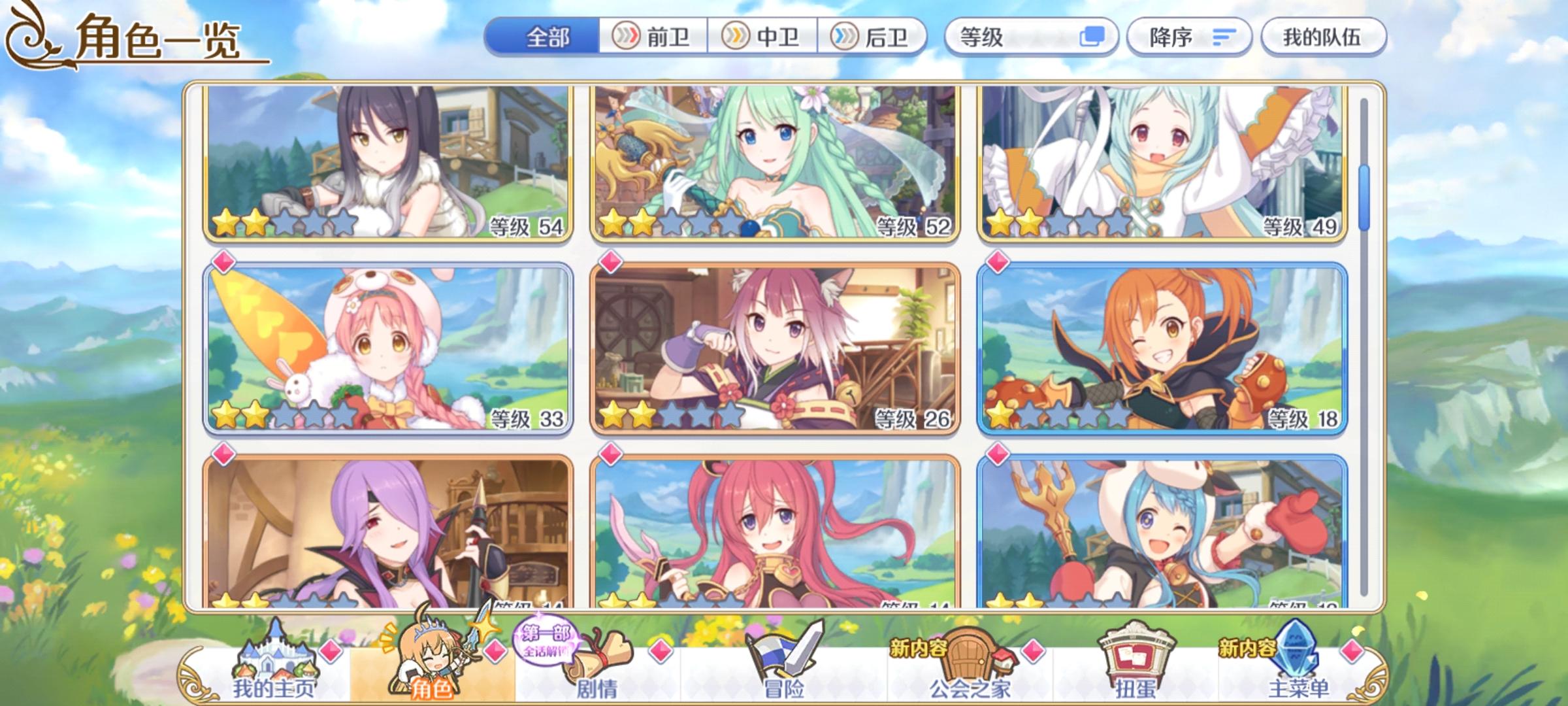
Task: Switch to the 后卫 rearguard filter tab
Action: (872, 37)
